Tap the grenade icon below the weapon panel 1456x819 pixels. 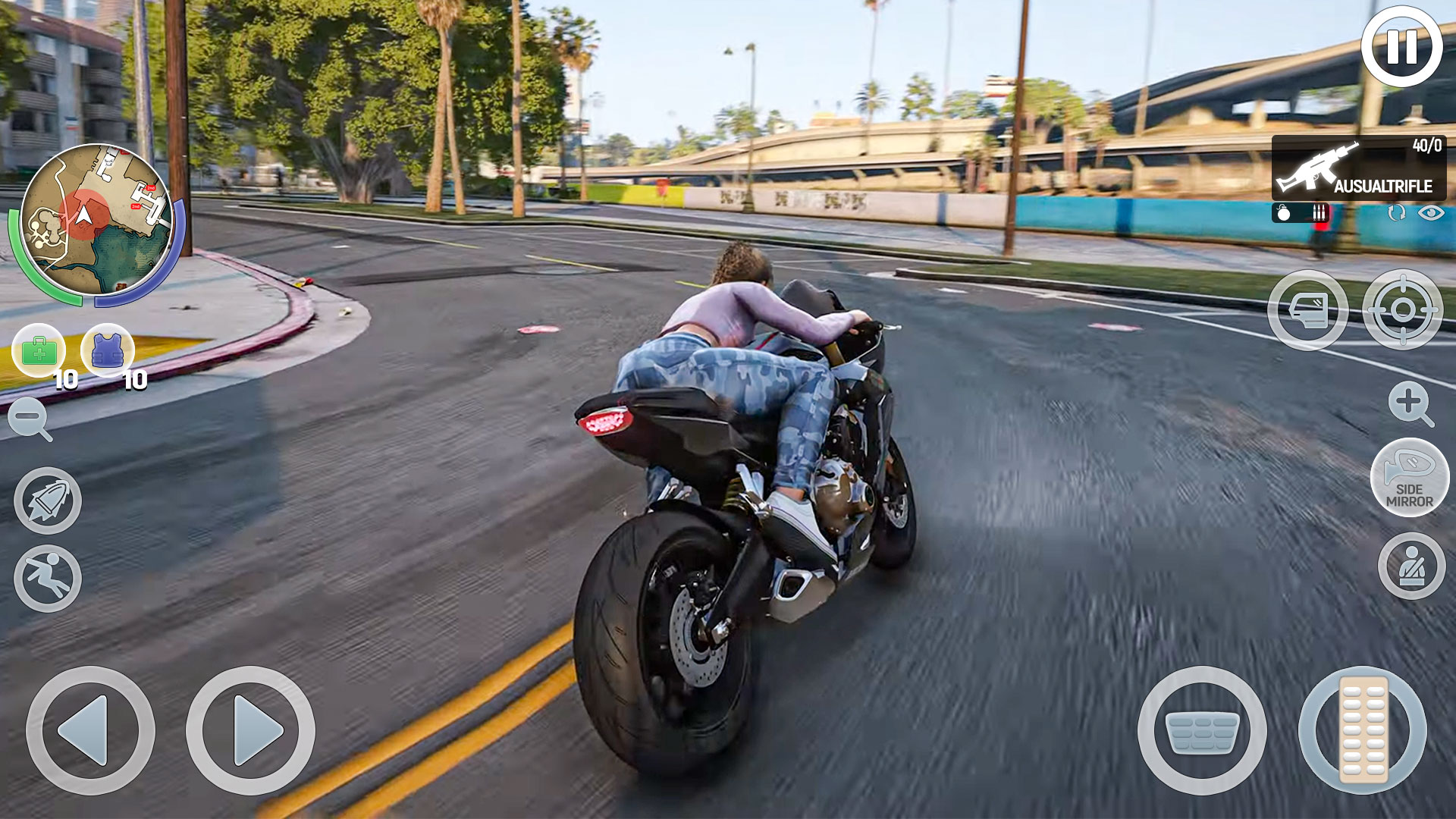pyautogui.click(x=1284, y=213)
